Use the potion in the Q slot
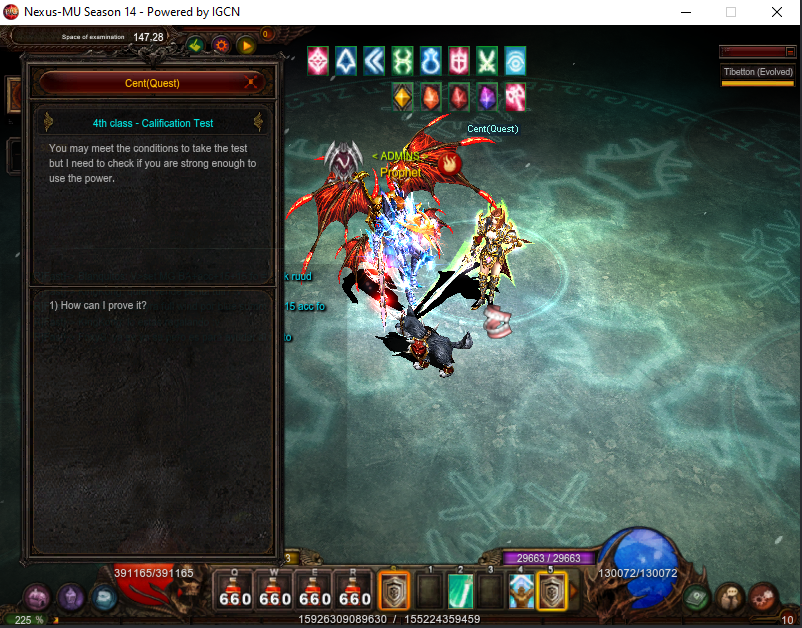 [235, 590]
